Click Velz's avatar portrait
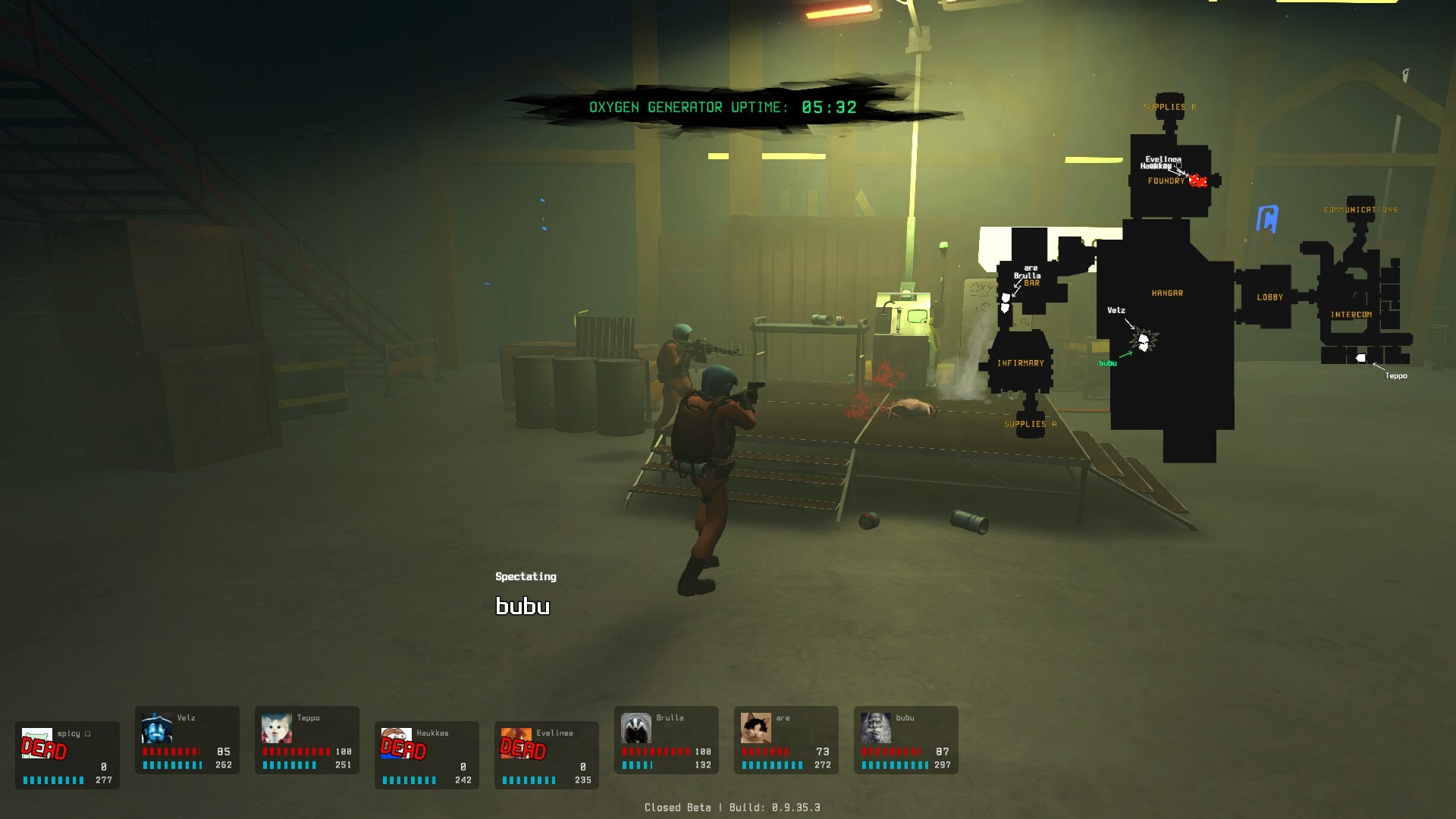 (157, 729)
